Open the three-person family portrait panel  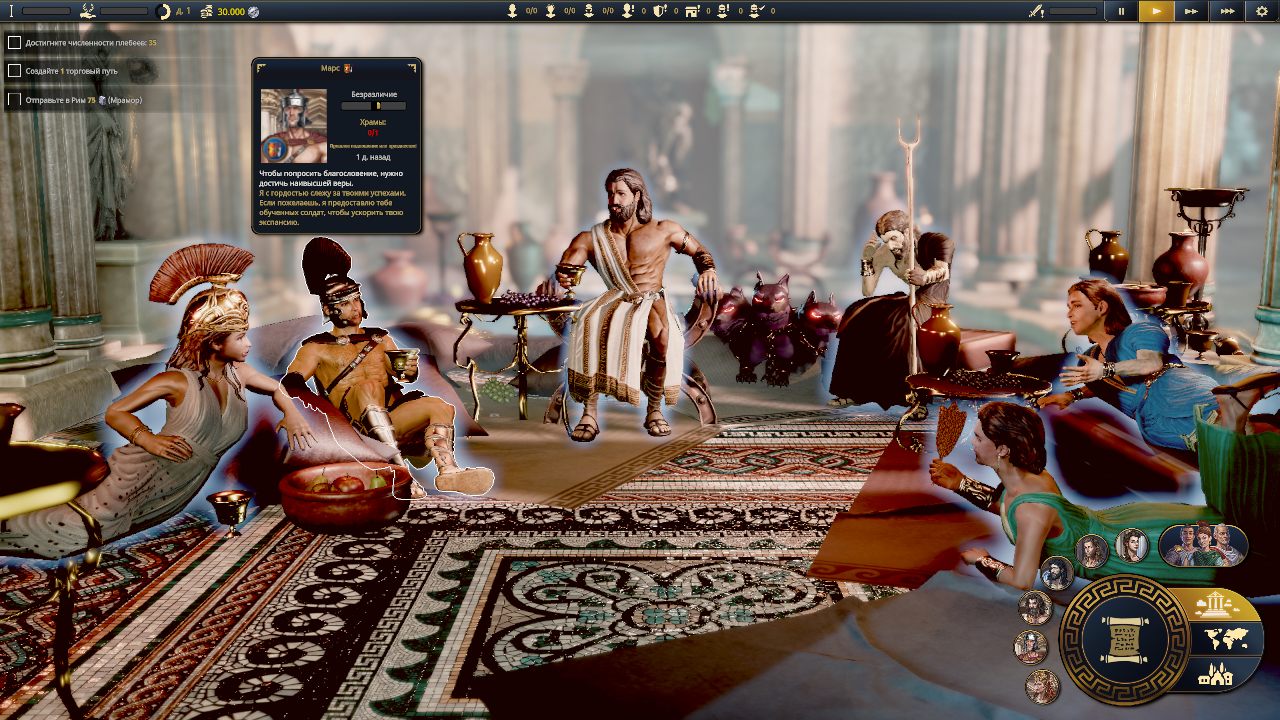(1203, 545)
